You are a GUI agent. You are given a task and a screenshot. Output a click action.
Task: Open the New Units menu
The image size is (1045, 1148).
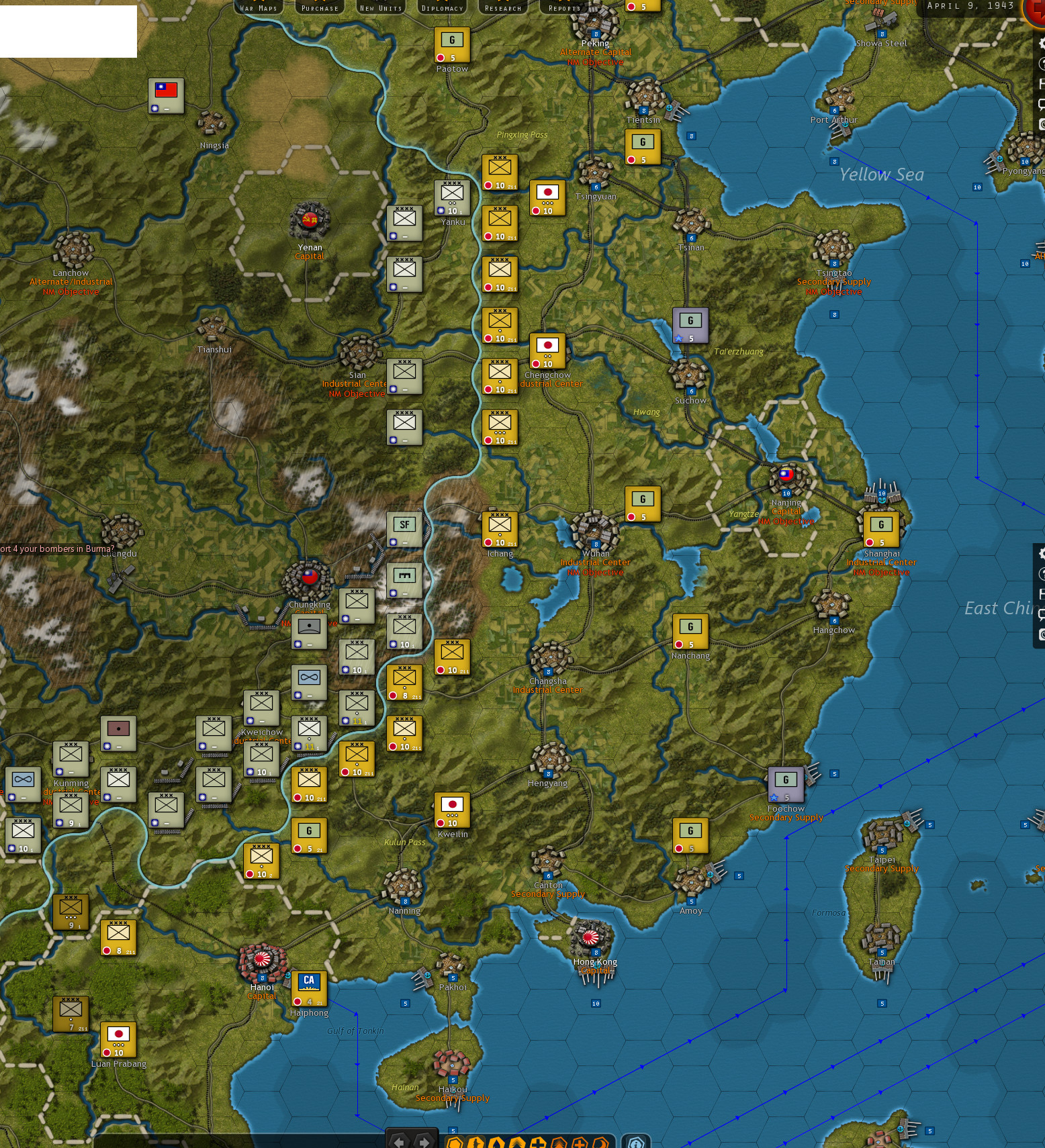click(380, 8)
